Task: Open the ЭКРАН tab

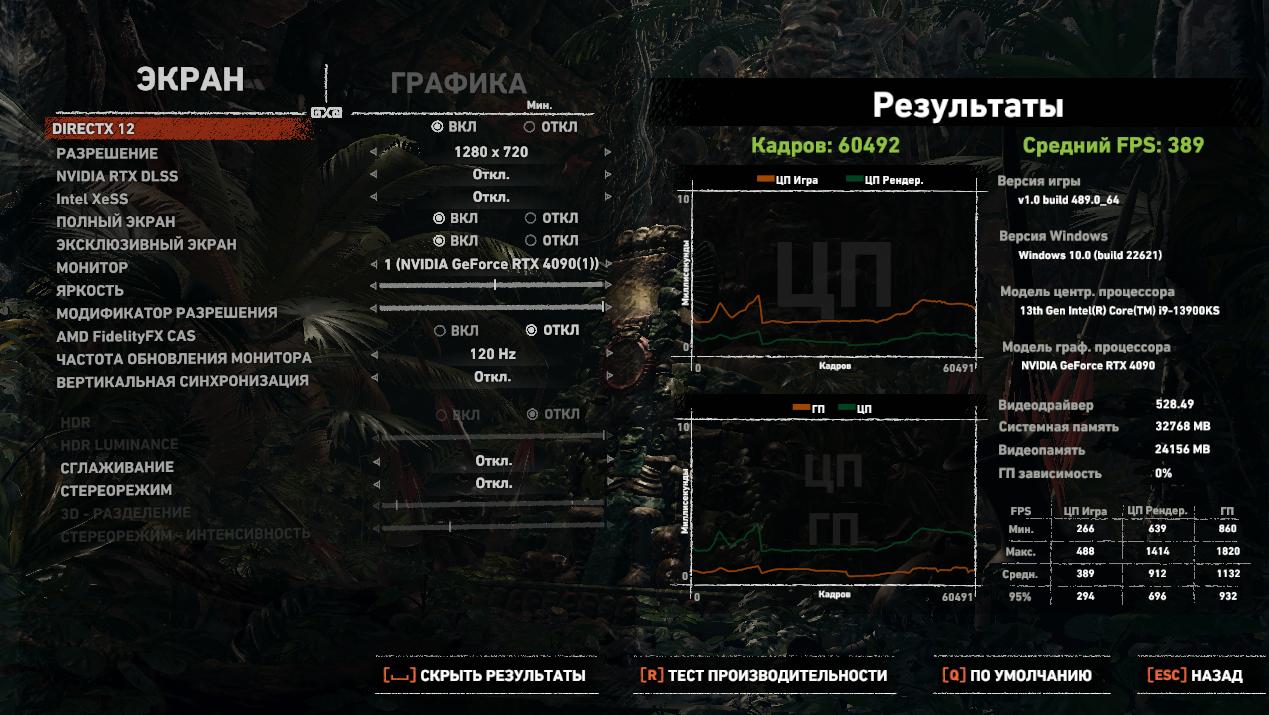Action: click(190, 80)
